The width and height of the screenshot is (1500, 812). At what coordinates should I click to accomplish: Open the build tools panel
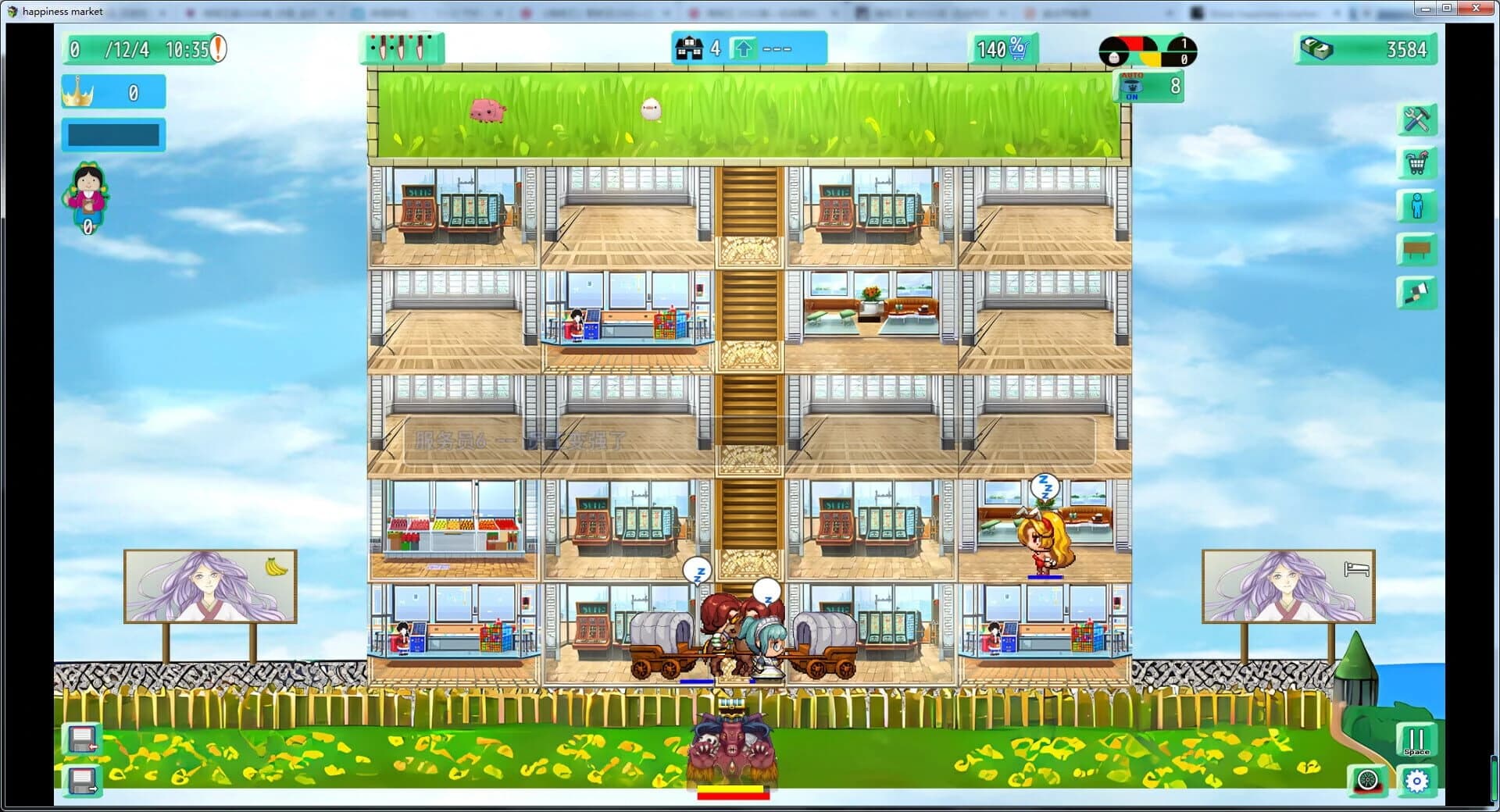point(1416,119)
